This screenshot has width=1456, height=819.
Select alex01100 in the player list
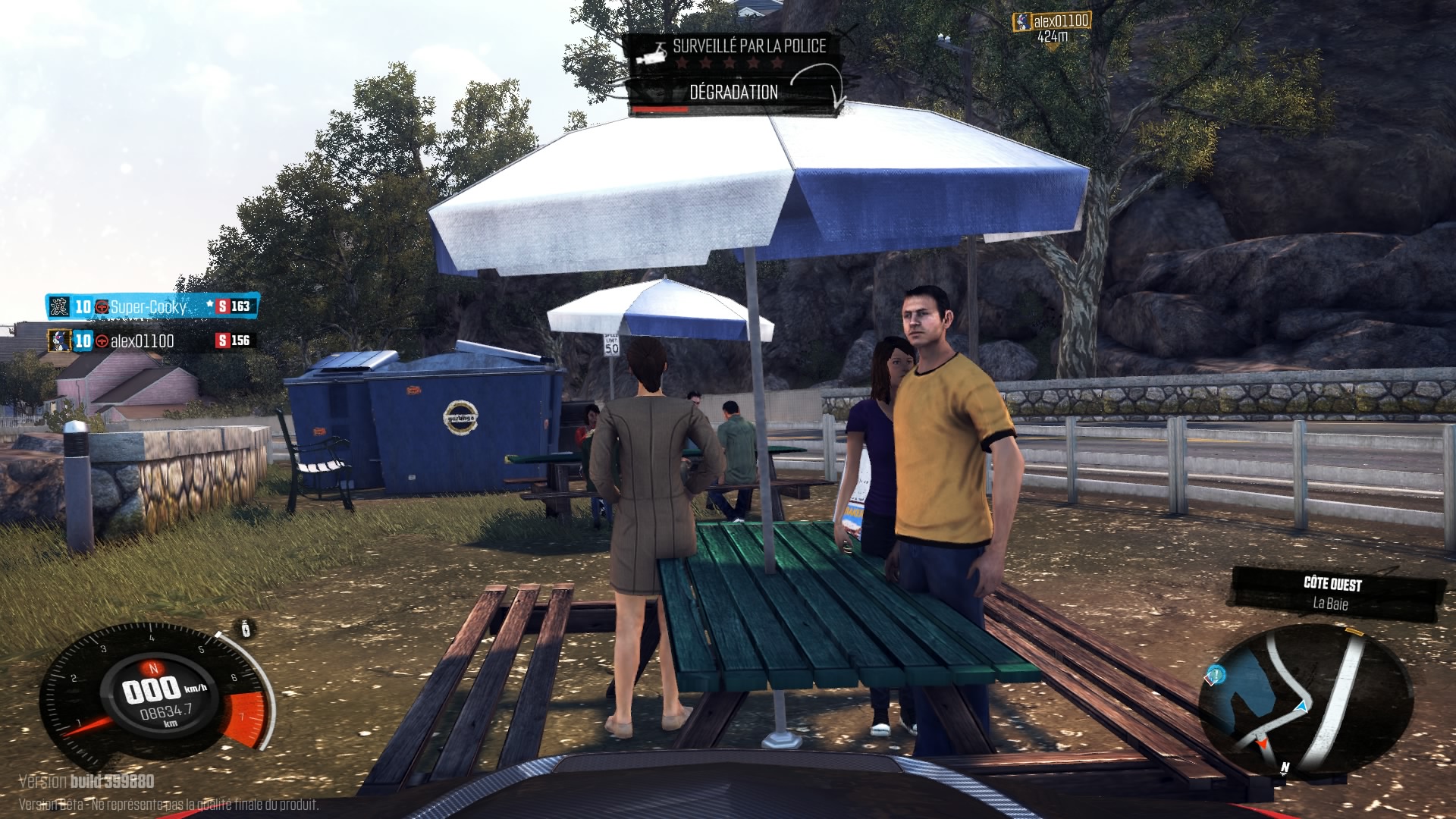coord(142,340)
